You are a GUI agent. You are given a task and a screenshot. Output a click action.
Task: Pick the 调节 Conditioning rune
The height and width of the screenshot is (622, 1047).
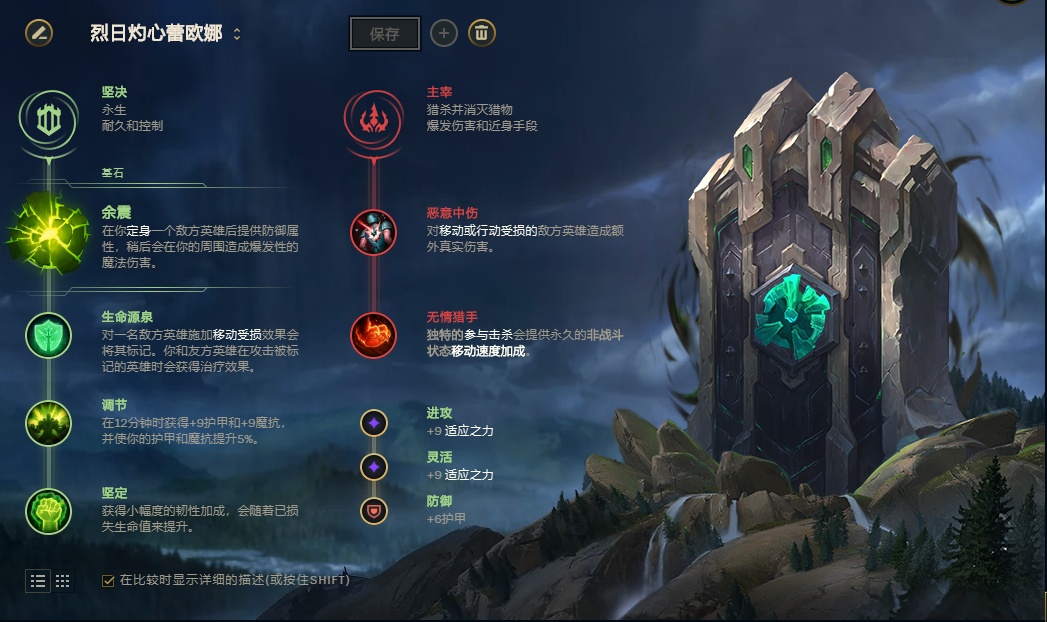pos(48,423)
